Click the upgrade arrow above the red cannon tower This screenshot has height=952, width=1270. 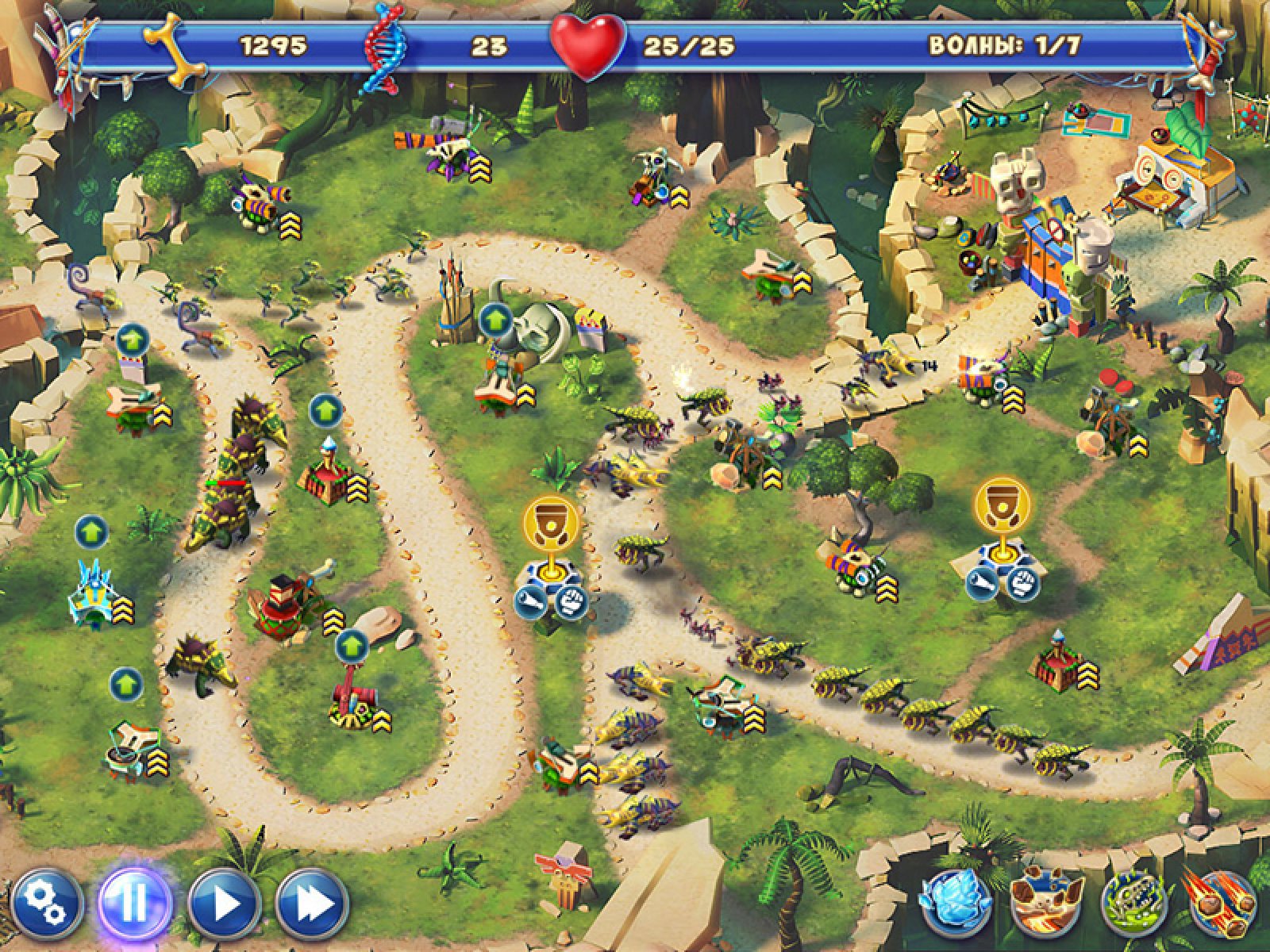(350, 647)
